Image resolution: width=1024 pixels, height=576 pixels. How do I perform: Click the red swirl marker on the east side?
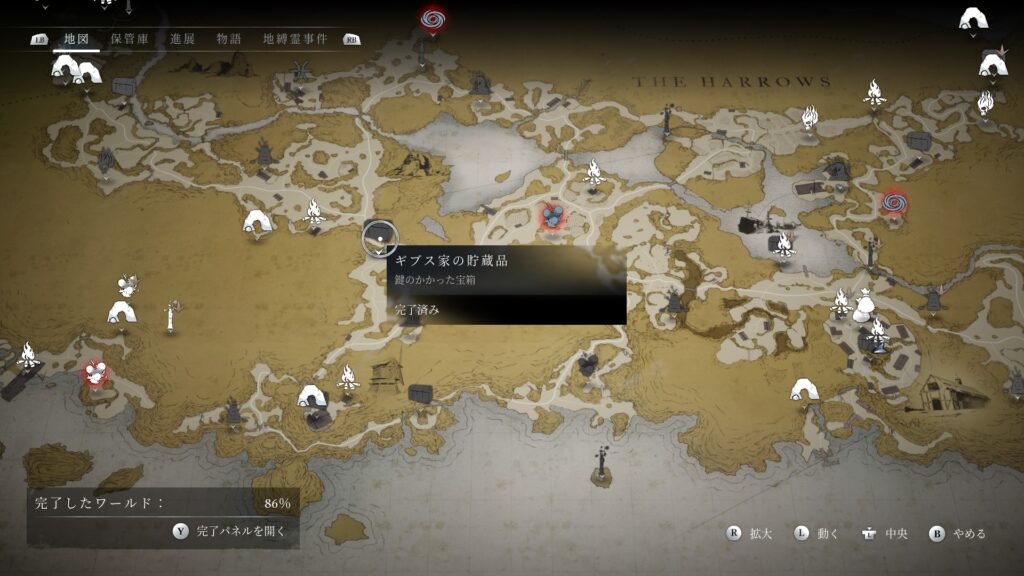(893, 203)
